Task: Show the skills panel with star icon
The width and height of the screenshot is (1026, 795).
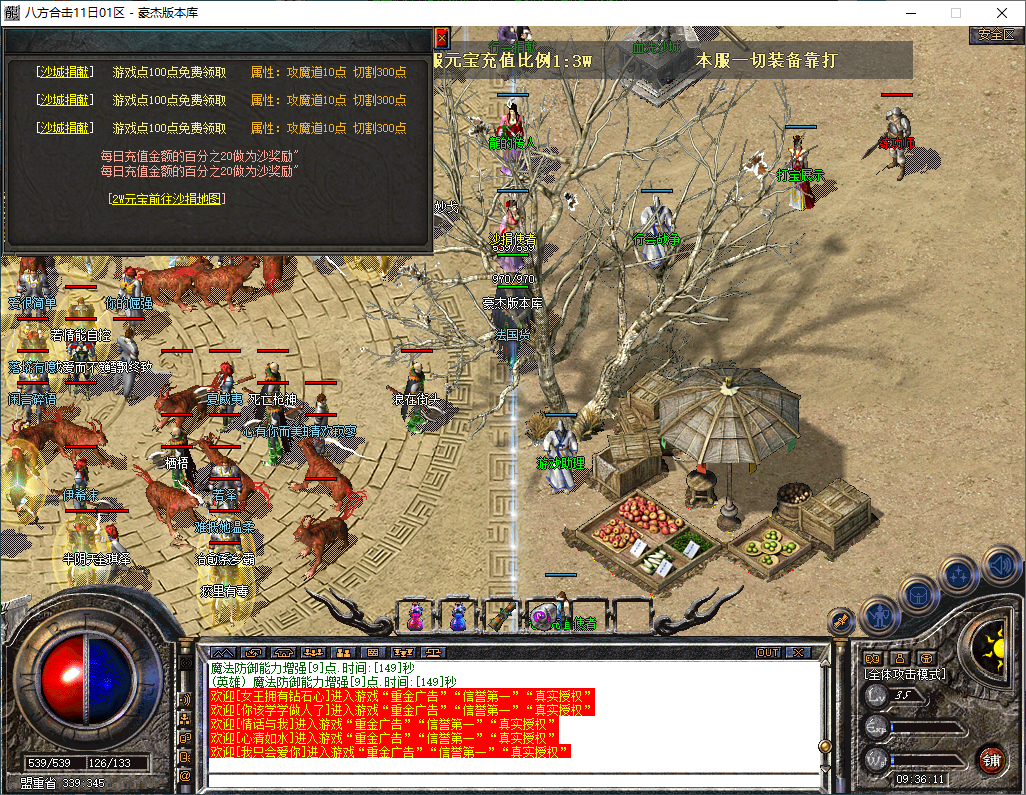Action: click(959, 575)
